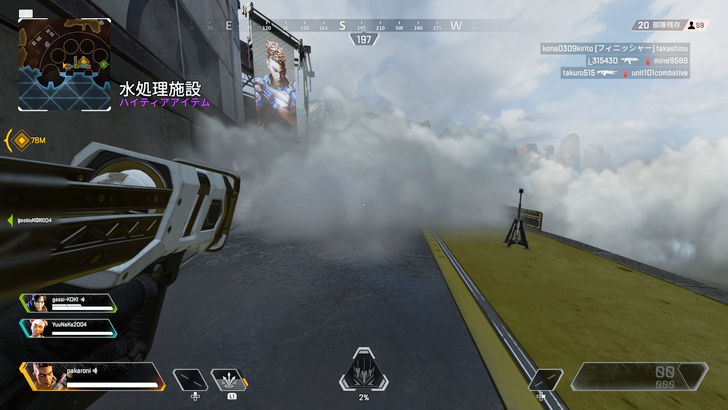Select the healing item slot beside your banner
The width and height of the screenshot is (728, 410).
click(190, 380)
